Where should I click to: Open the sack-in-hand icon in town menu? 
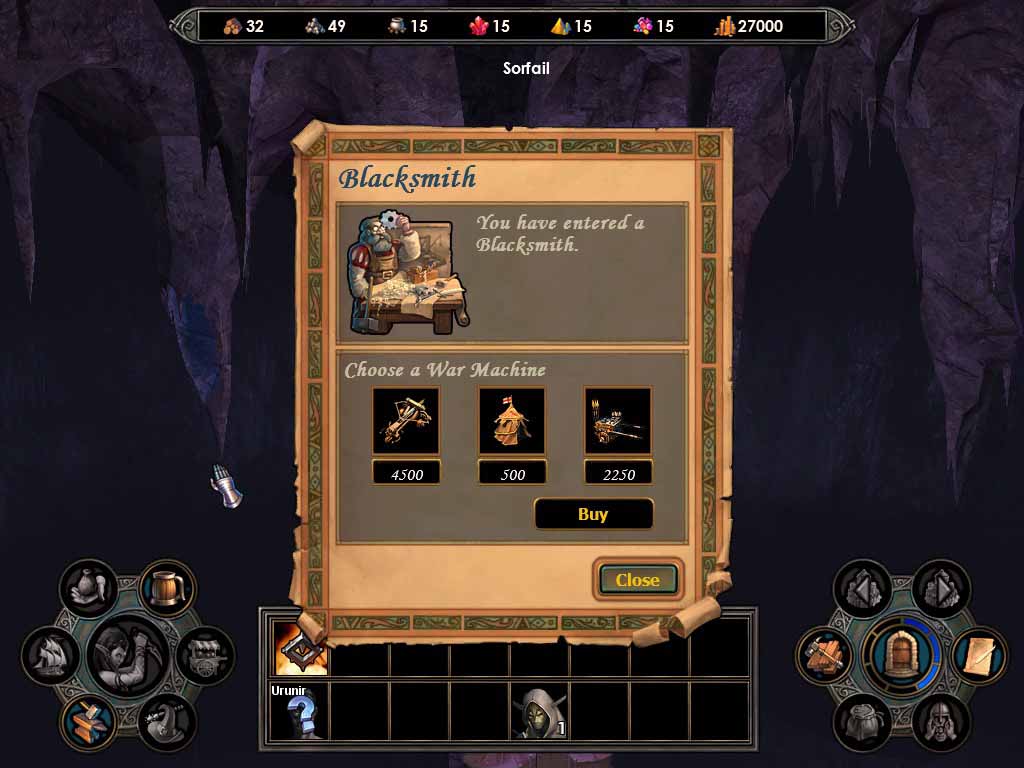click(88, 587)
